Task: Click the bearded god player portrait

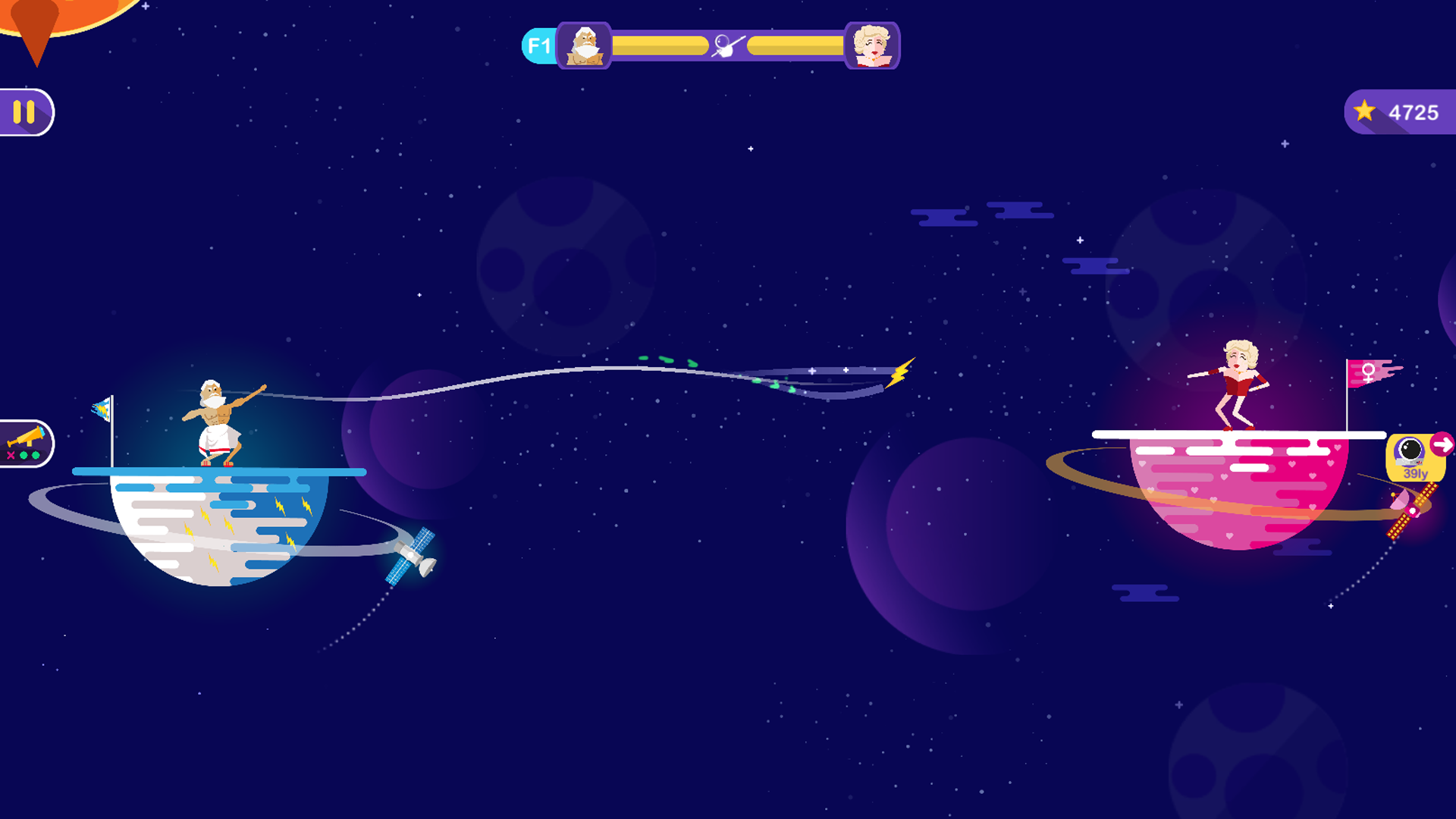Action: 584,46
